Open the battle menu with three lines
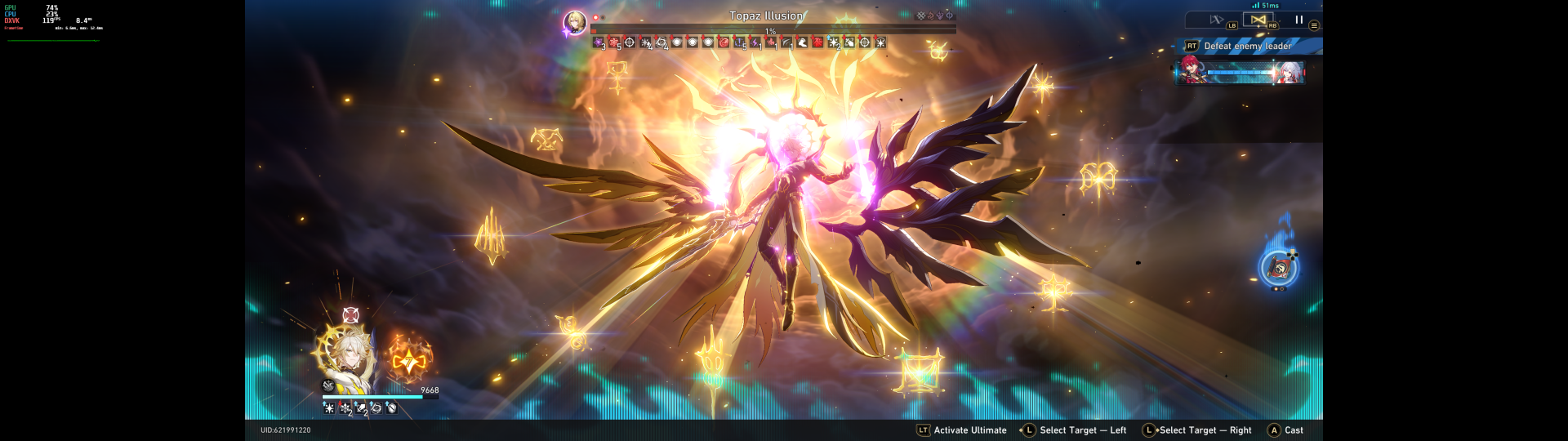Image resolution: width=1568 pixels, height=441 pixels. click(x=1314, y=25)
